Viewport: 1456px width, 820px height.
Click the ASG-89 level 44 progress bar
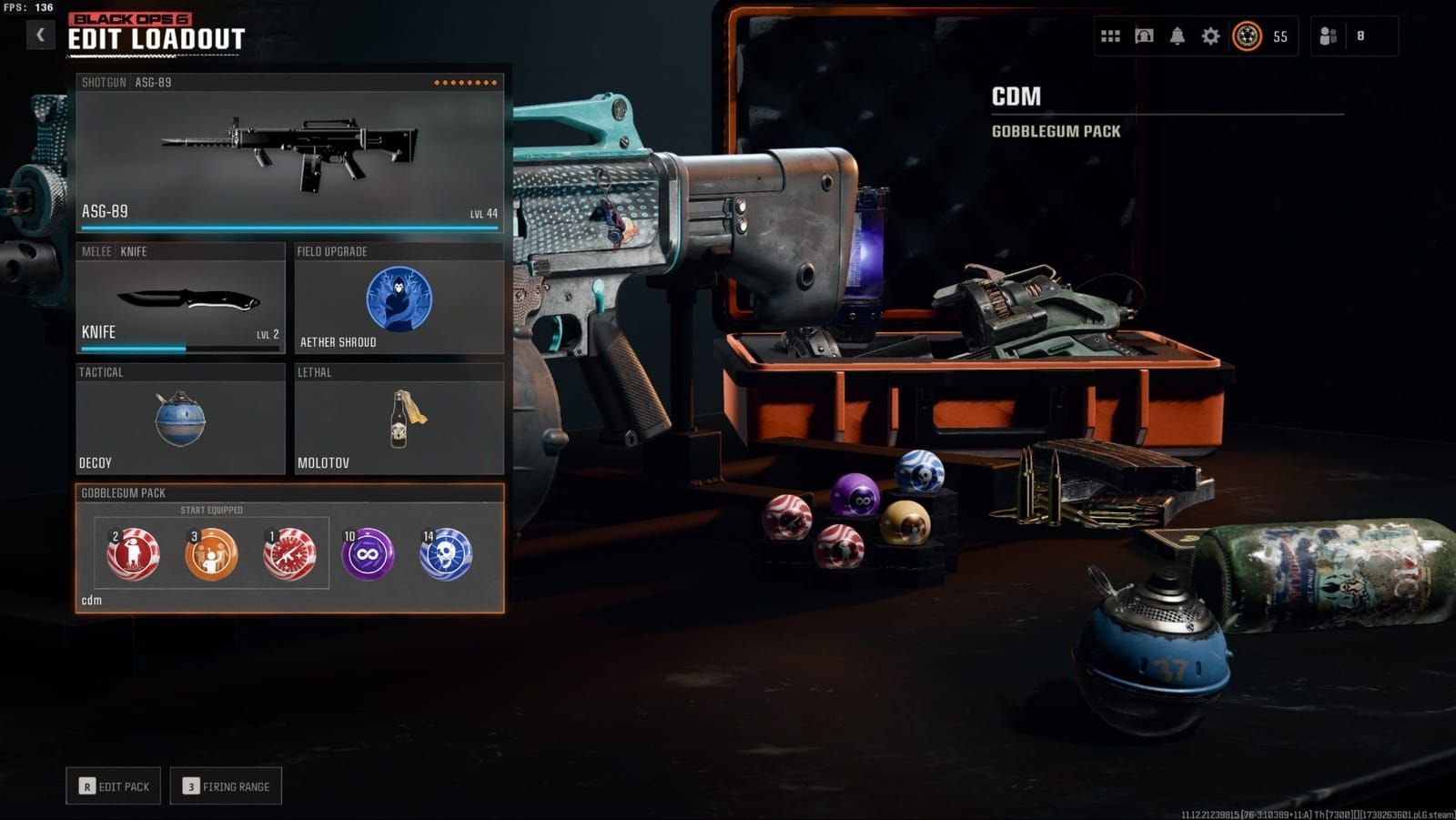pos(291,228)
